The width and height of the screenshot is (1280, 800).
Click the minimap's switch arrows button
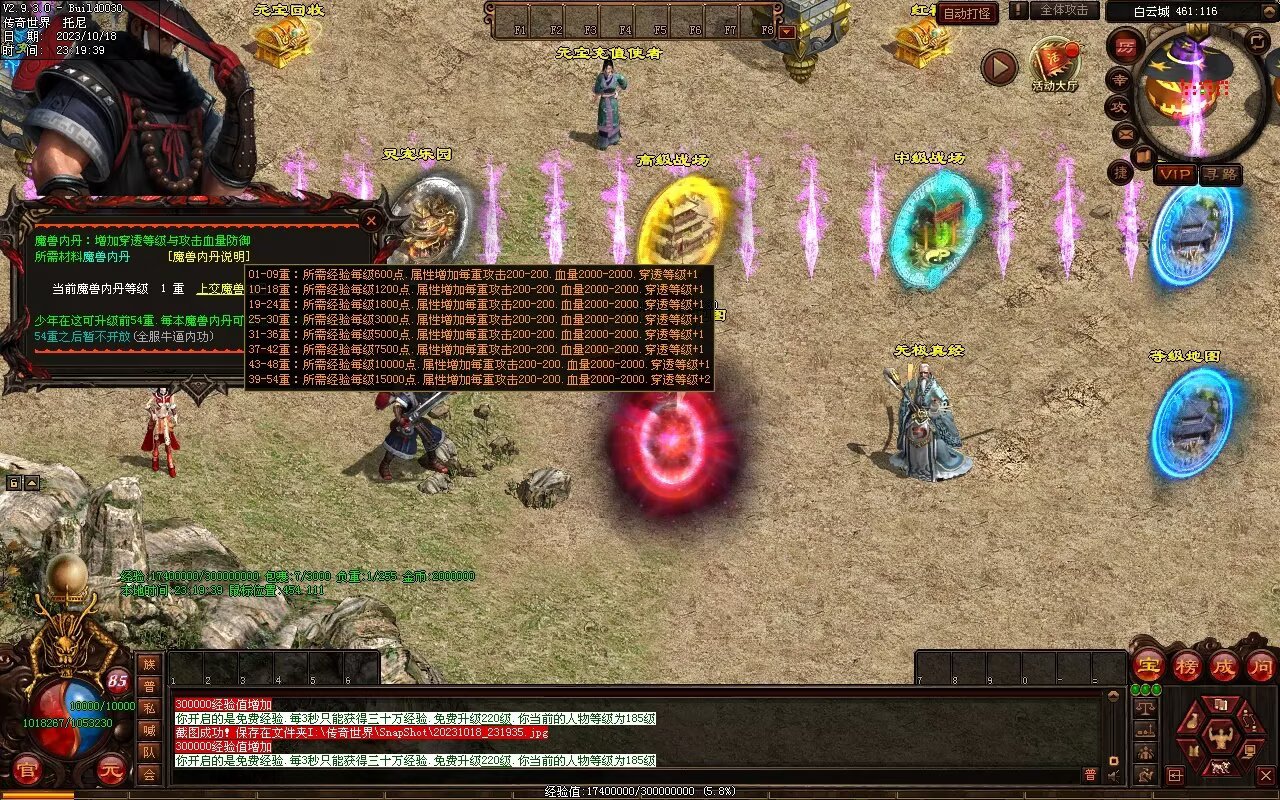coord(1257,41)
